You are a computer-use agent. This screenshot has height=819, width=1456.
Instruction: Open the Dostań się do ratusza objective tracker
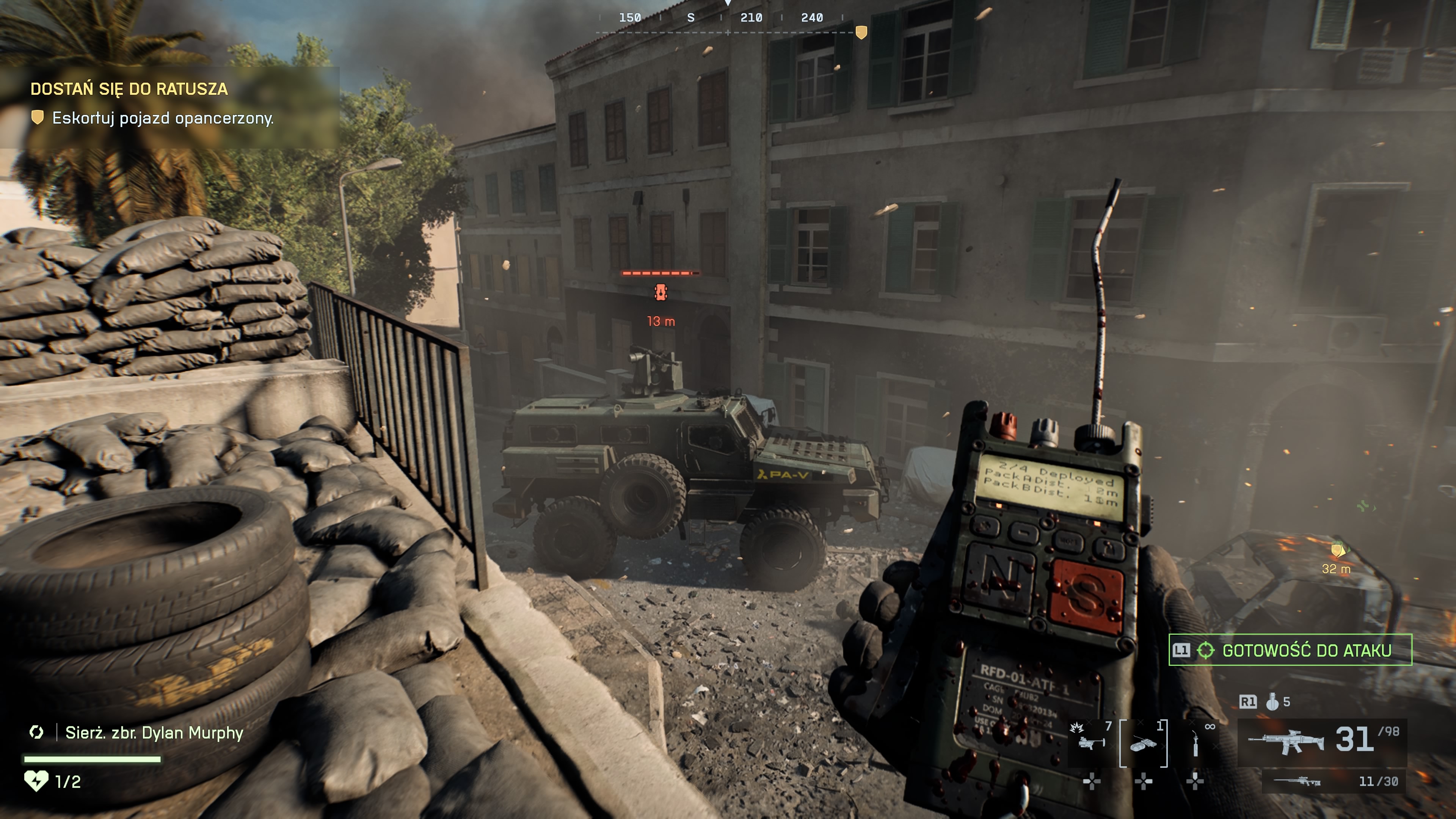tap(129, 89)
